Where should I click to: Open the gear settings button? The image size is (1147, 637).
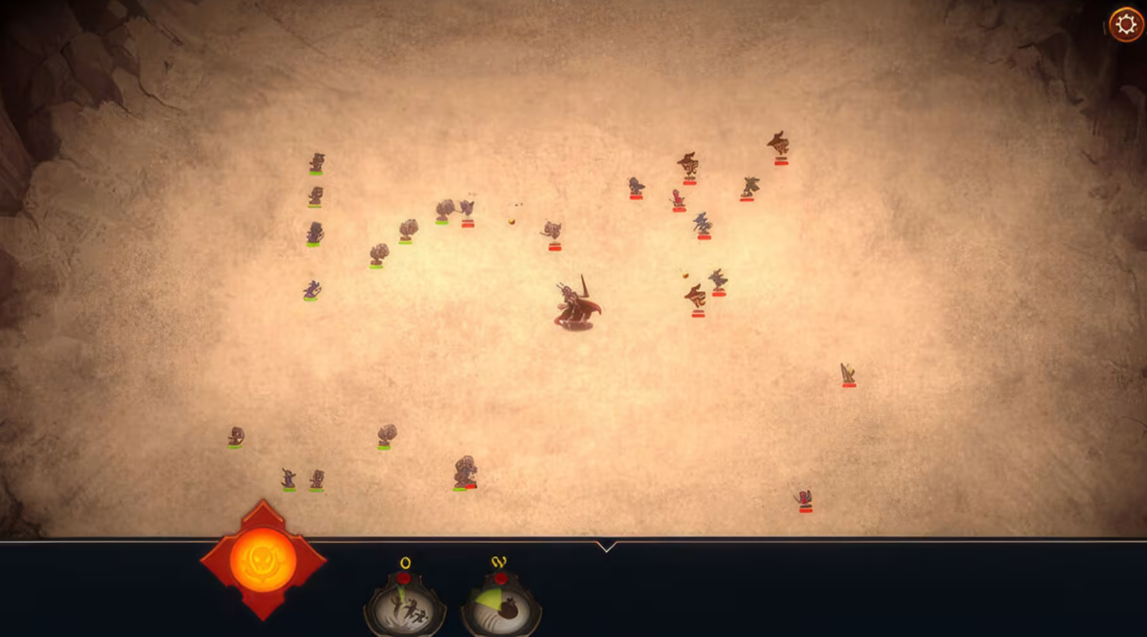tap(1126, 24)
